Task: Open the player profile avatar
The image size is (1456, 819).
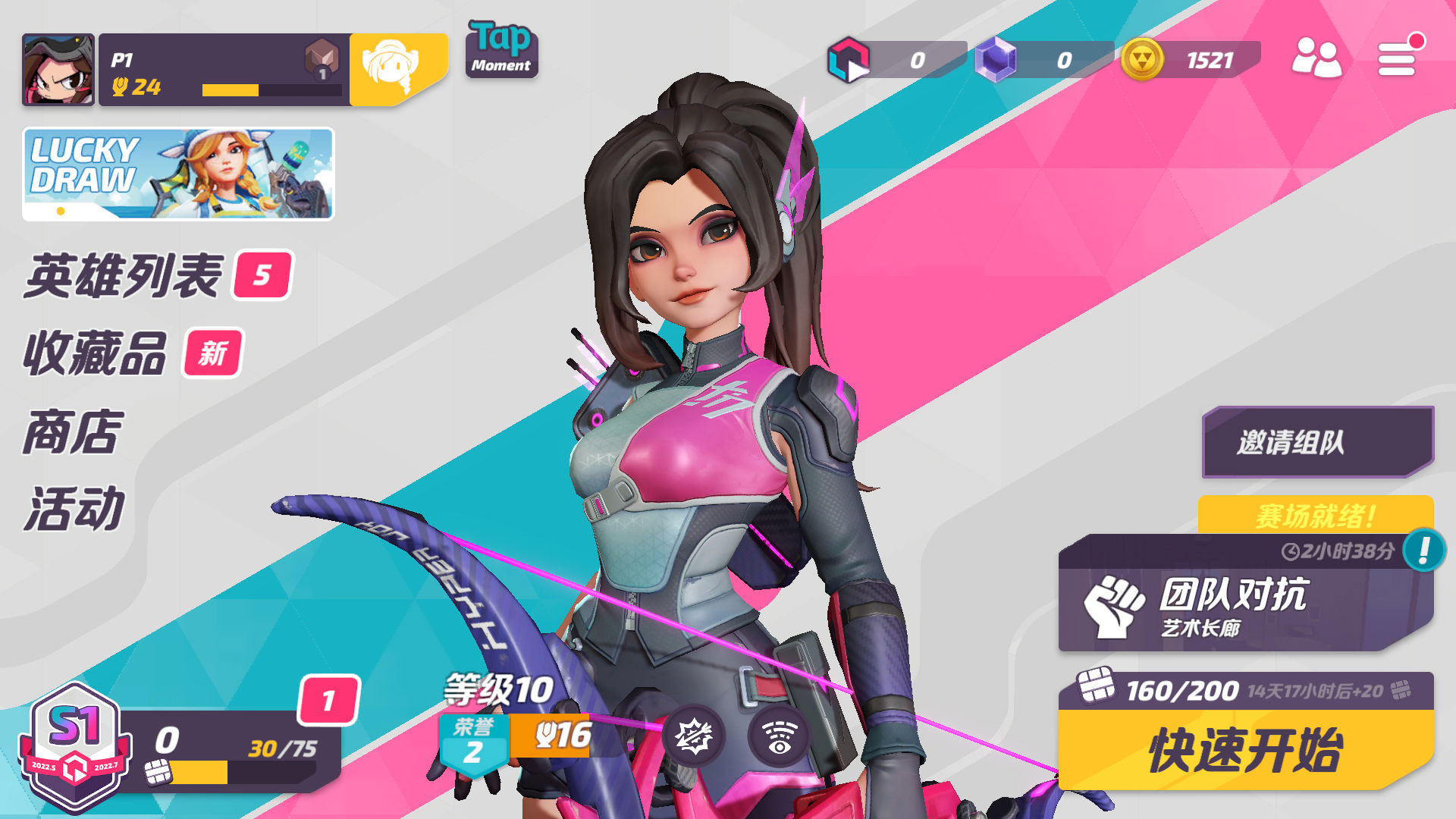Action: click(58, 70)
